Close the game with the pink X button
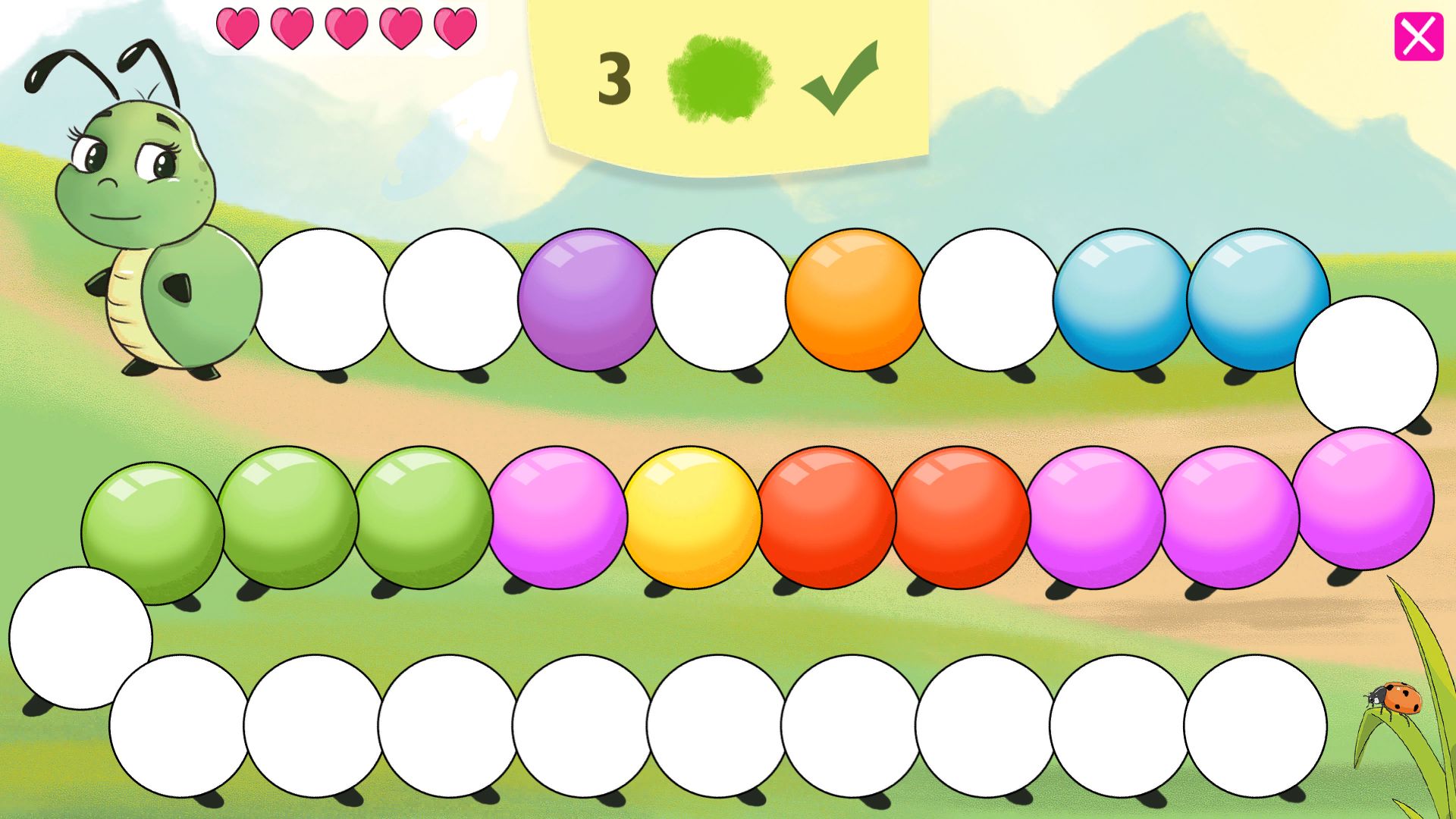The height and width of the screenshot is (819, 1456). coord(1418,36)
